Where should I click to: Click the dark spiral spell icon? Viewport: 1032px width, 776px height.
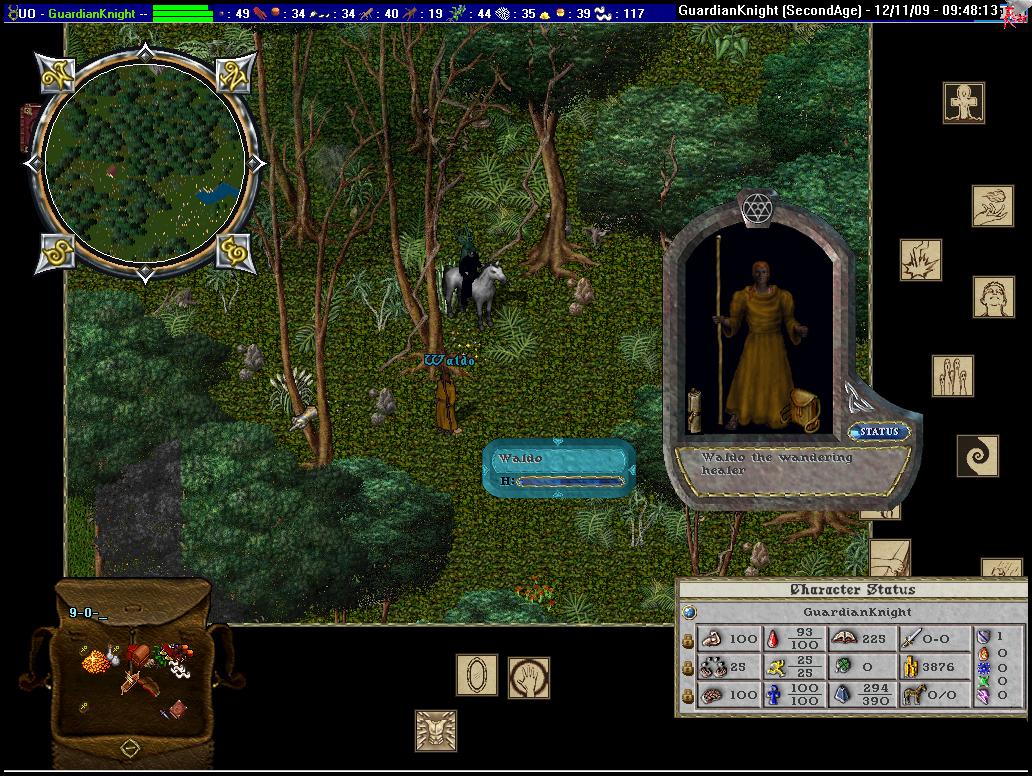(977, 455)
